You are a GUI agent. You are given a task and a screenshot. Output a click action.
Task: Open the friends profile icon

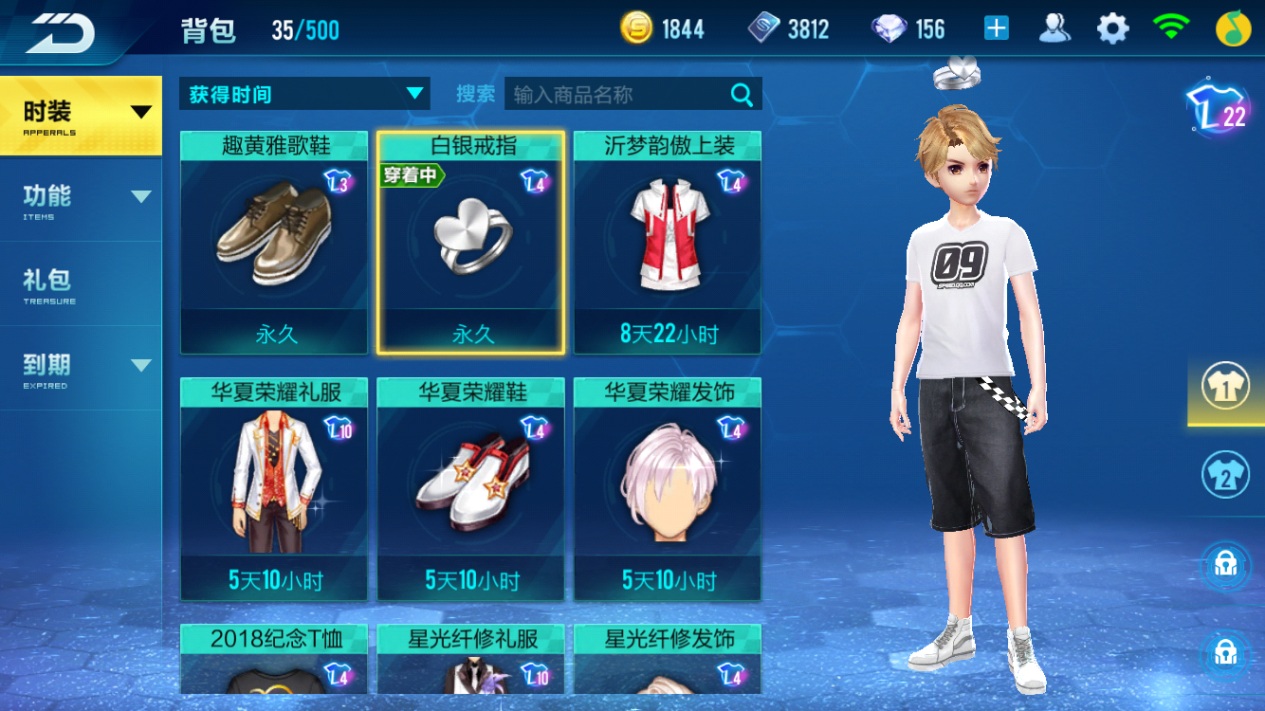click(x=1054, y=28)
